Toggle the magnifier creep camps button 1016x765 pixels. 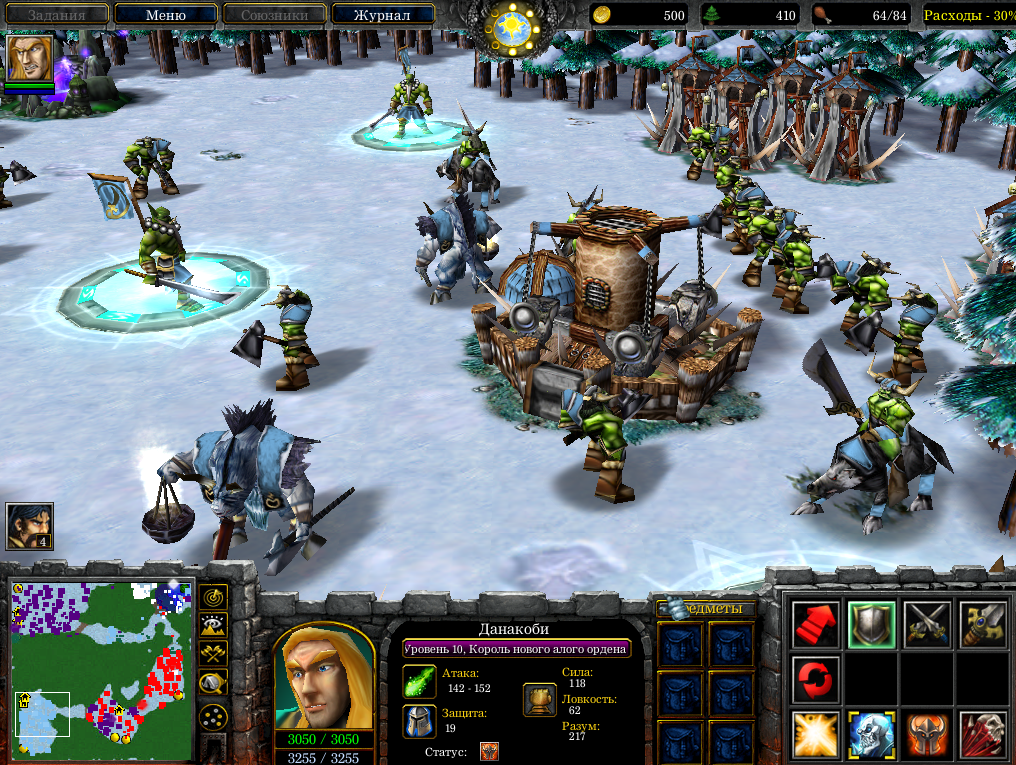(213, 684)
